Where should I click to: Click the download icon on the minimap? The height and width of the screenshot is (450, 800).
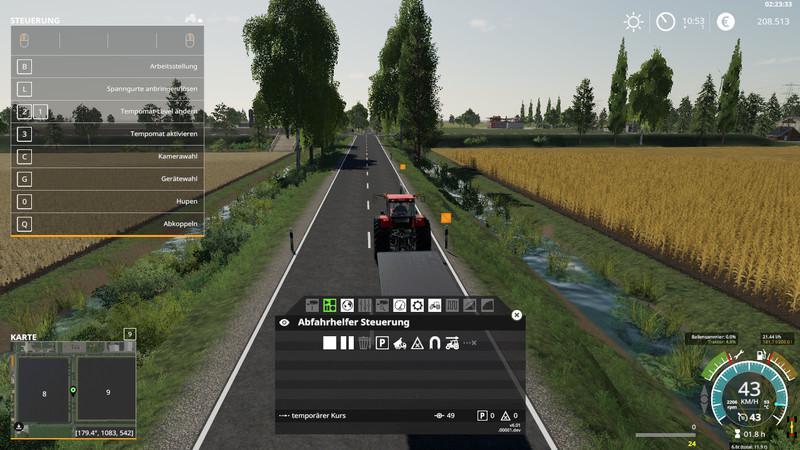click(19, 427)
